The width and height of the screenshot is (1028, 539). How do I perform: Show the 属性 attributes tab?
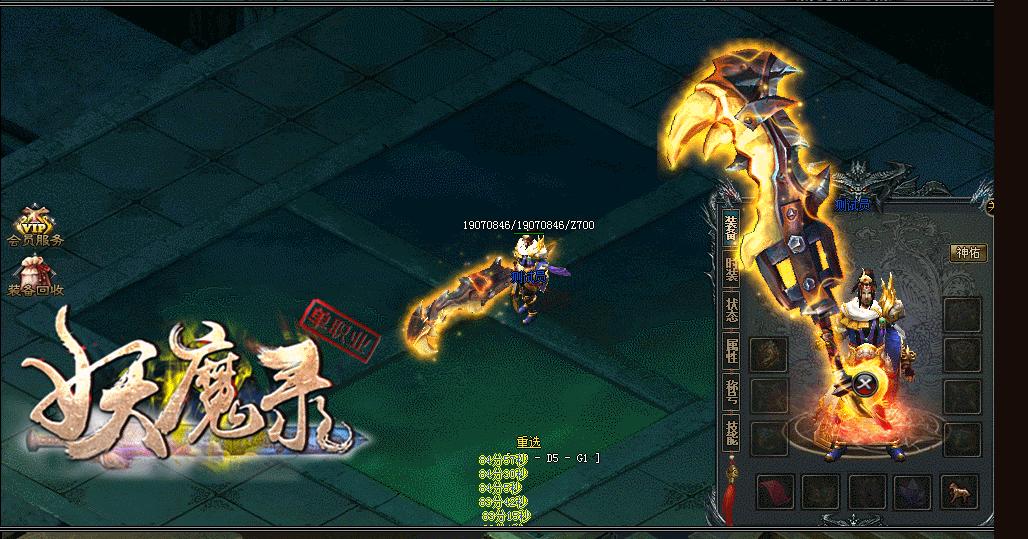pos(732,351)
